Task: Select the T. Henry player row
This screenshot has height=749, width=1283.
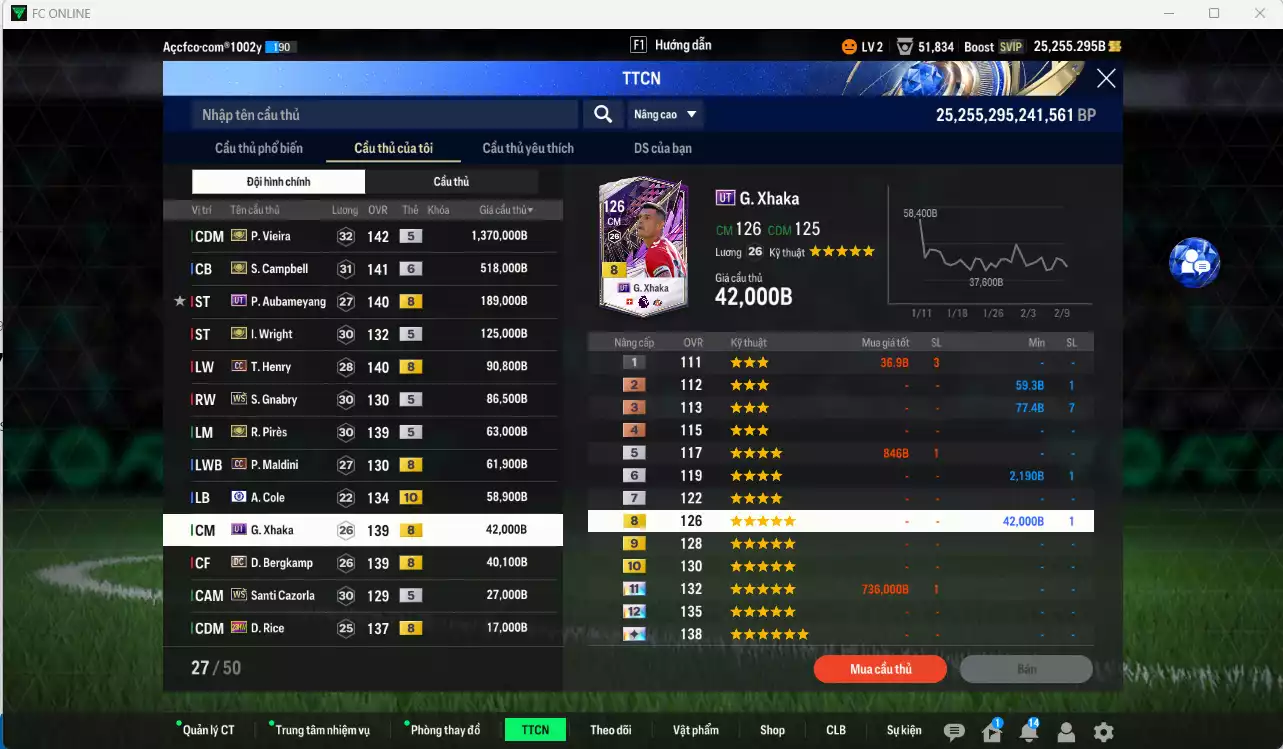Action: tap(362, 367)
